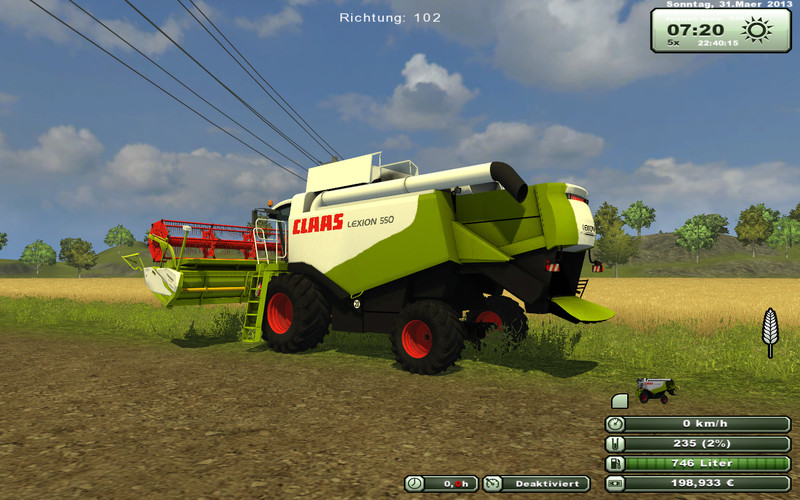The width and height of the screenshot is (800, 500).
Task: Click the speedometer icon beside km/h
Action: point(616,423)
